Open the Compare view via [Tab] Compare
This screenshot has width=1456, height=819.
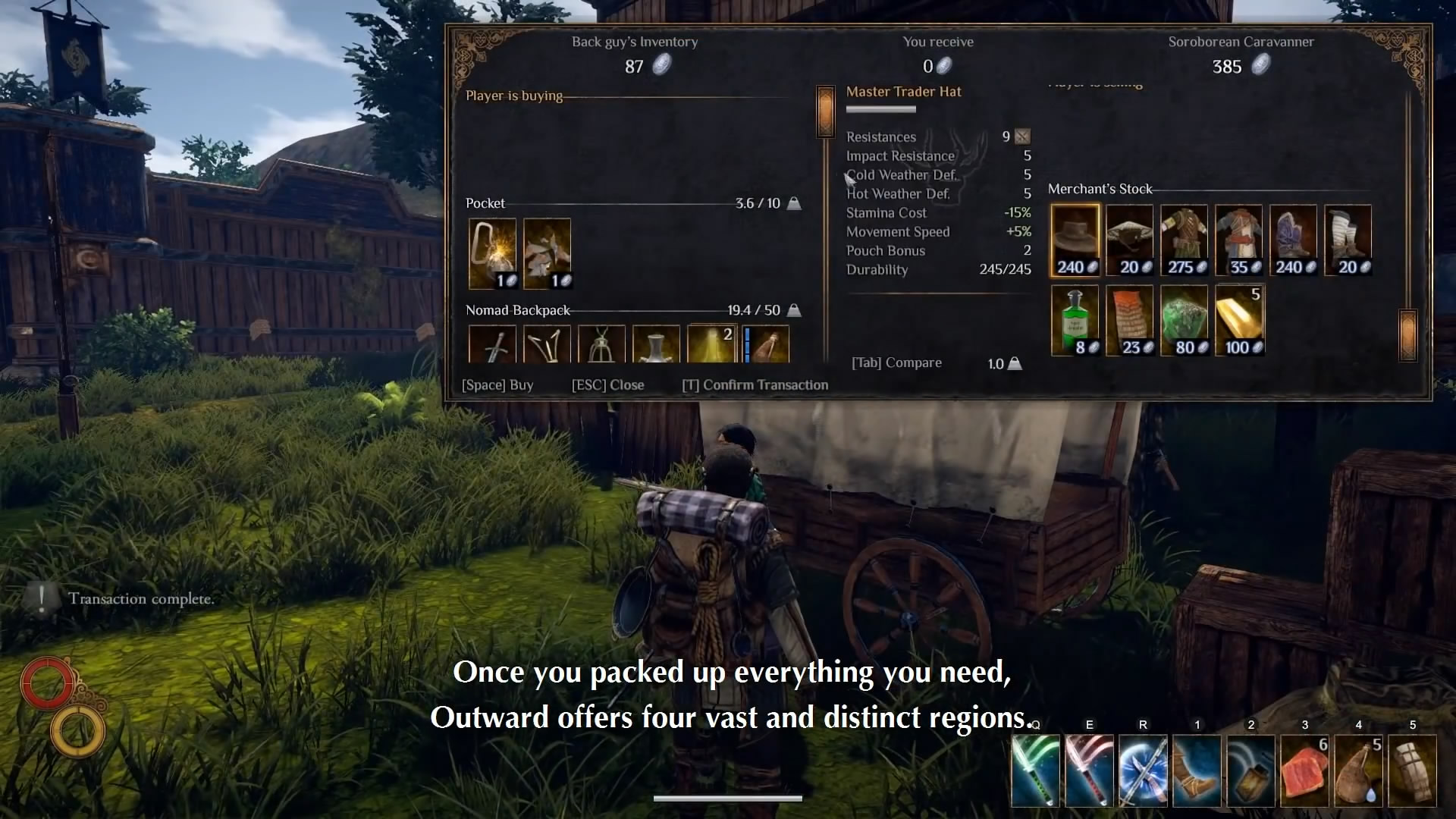897,362
